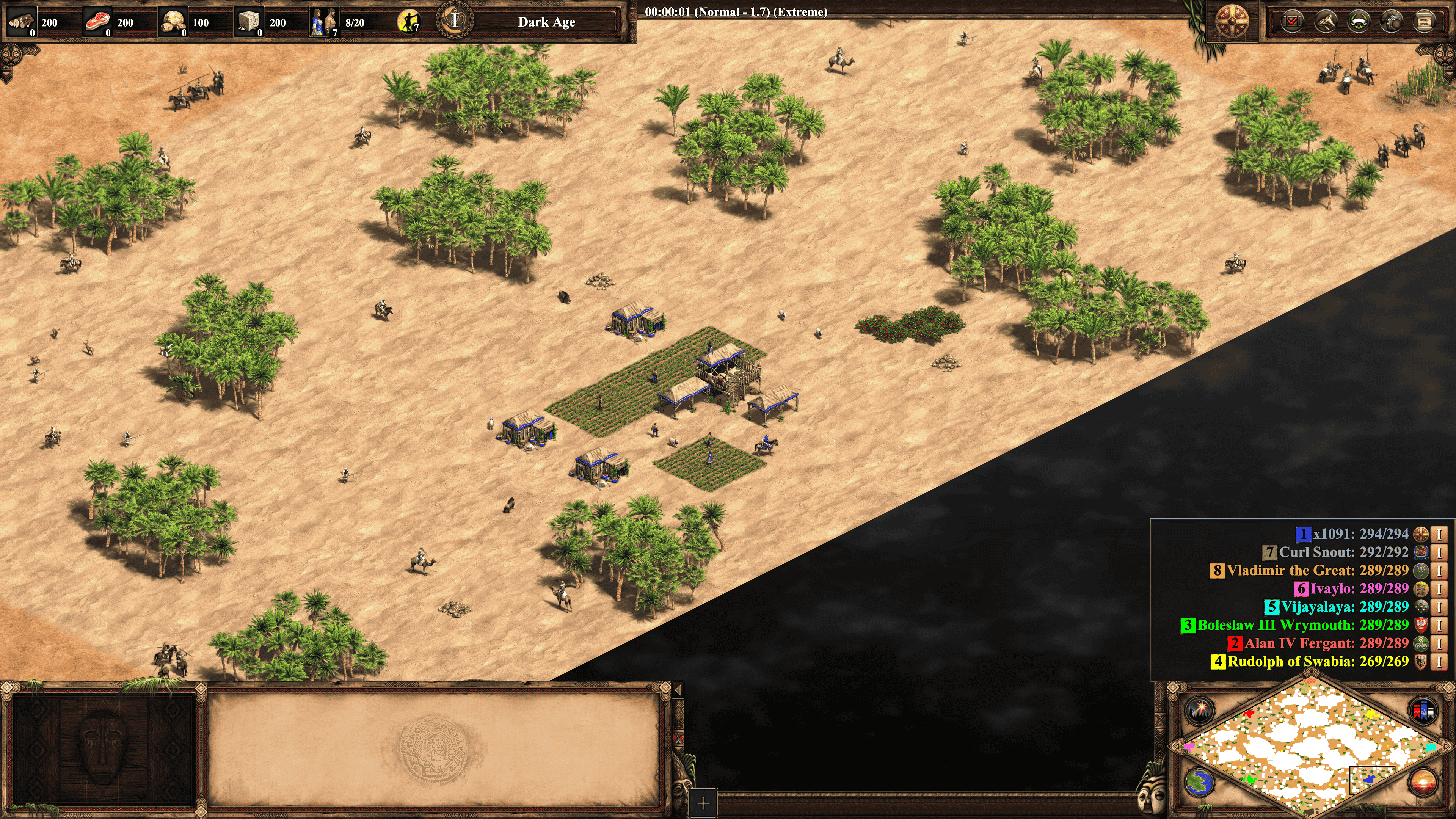Open the diplomacy laurel wreath button
The width and height of the screenshot is (1456, 819).
[x=1359, y=22]
